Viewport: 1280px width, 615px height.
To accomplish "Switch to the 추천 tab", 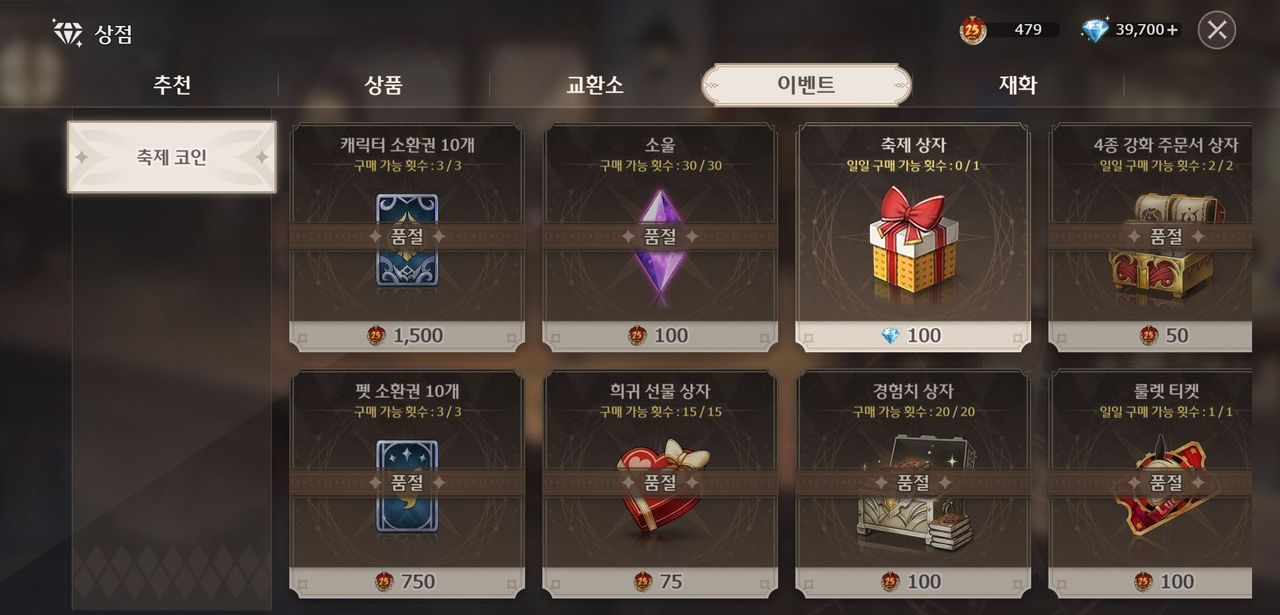I will [x=172, y=85].
